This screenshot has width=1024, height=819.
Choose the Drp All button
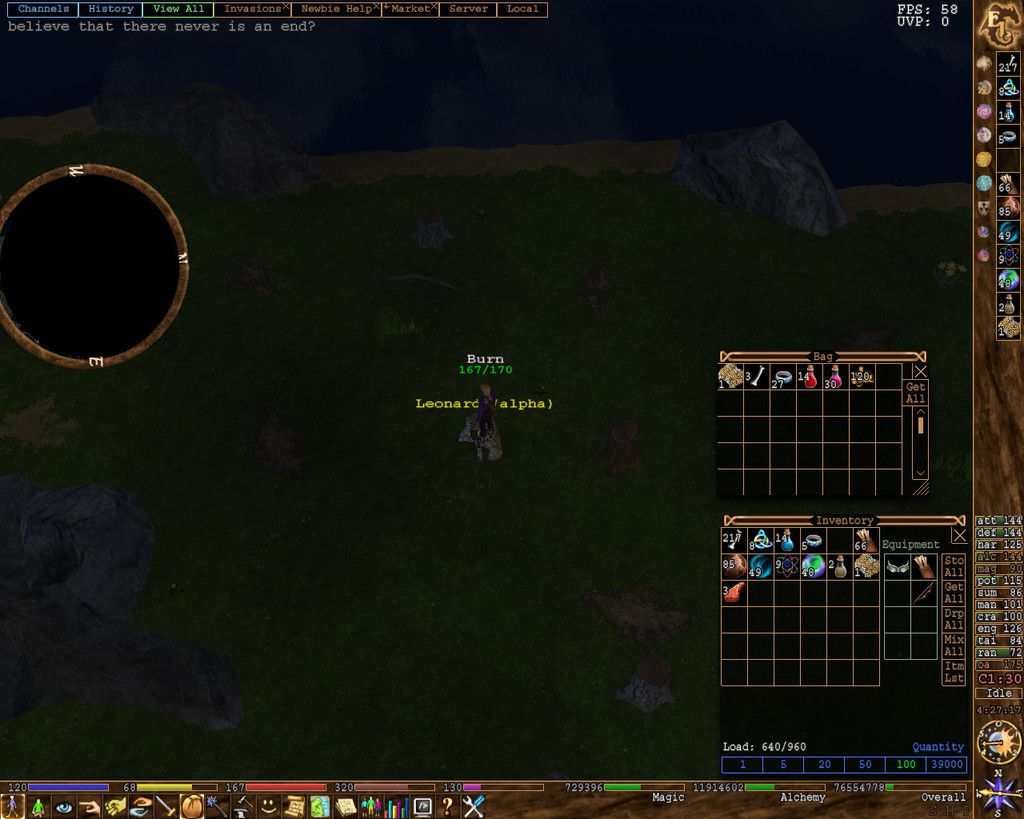click(954, 618)
